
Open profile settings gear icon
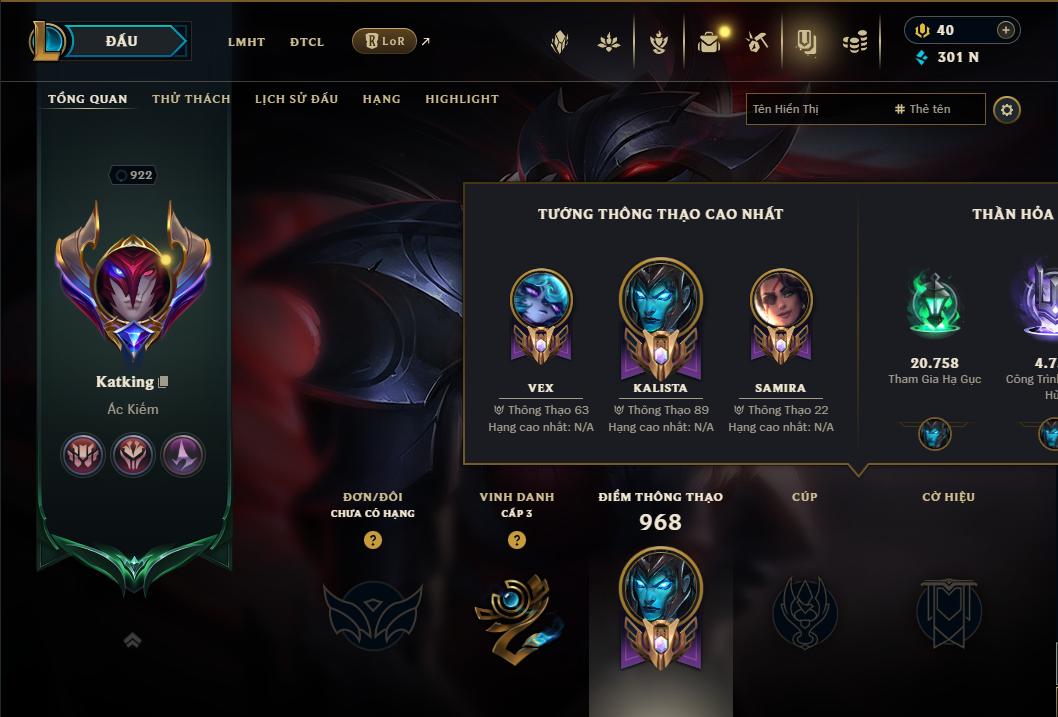tap(1007, 109)
